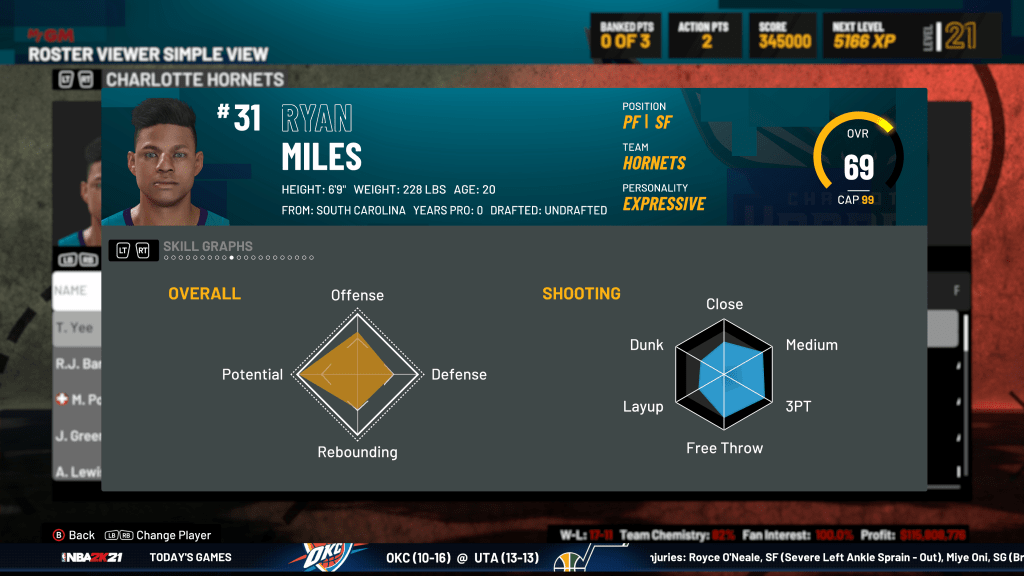The height and width of the screenshot is (576, 1024).
Task: Click the Skill Graphs page indicator dots
Action: (x=238, y=258)
